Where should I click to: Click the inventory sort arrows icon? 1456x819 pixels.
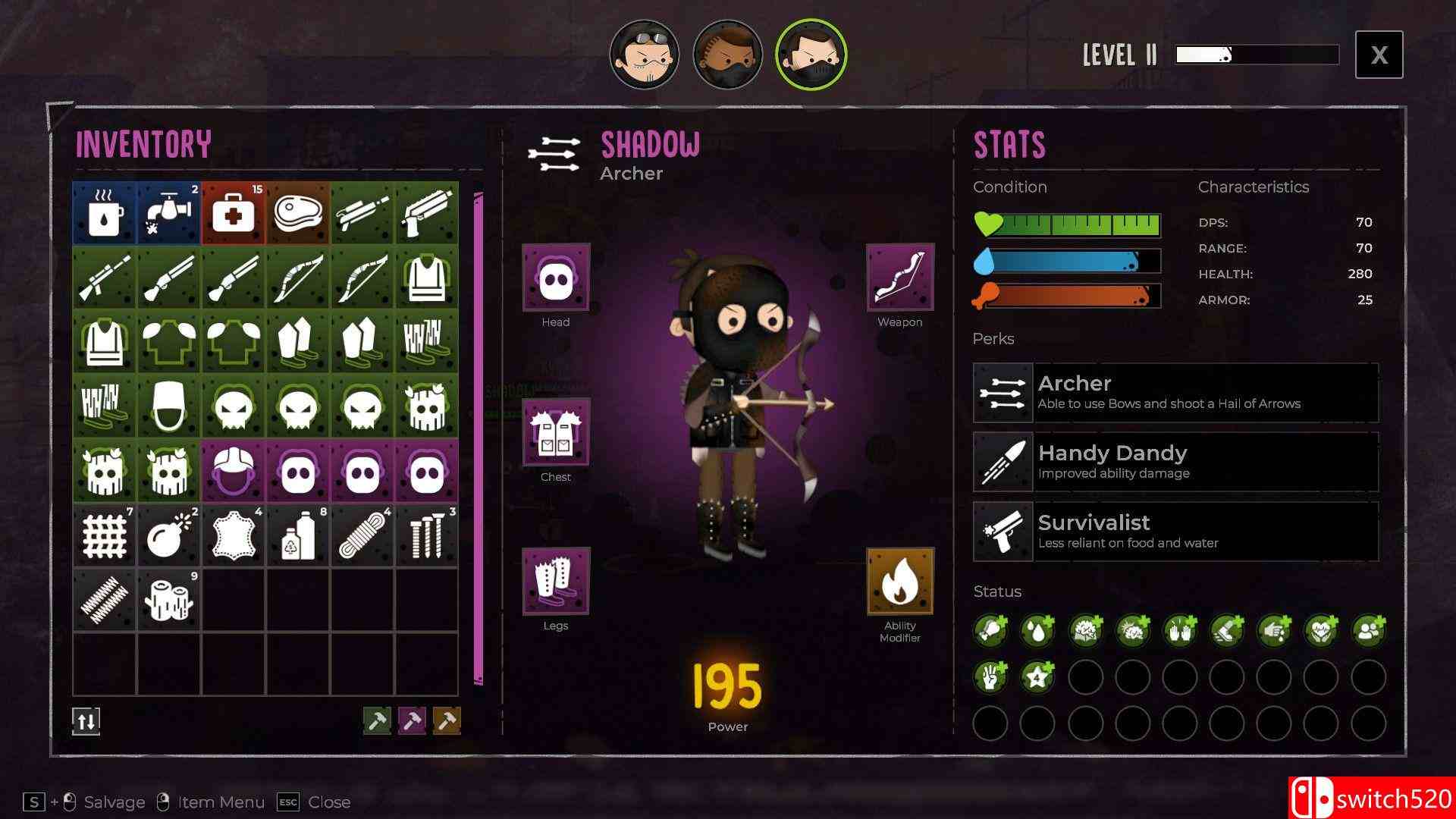click(x=86, y=721)
